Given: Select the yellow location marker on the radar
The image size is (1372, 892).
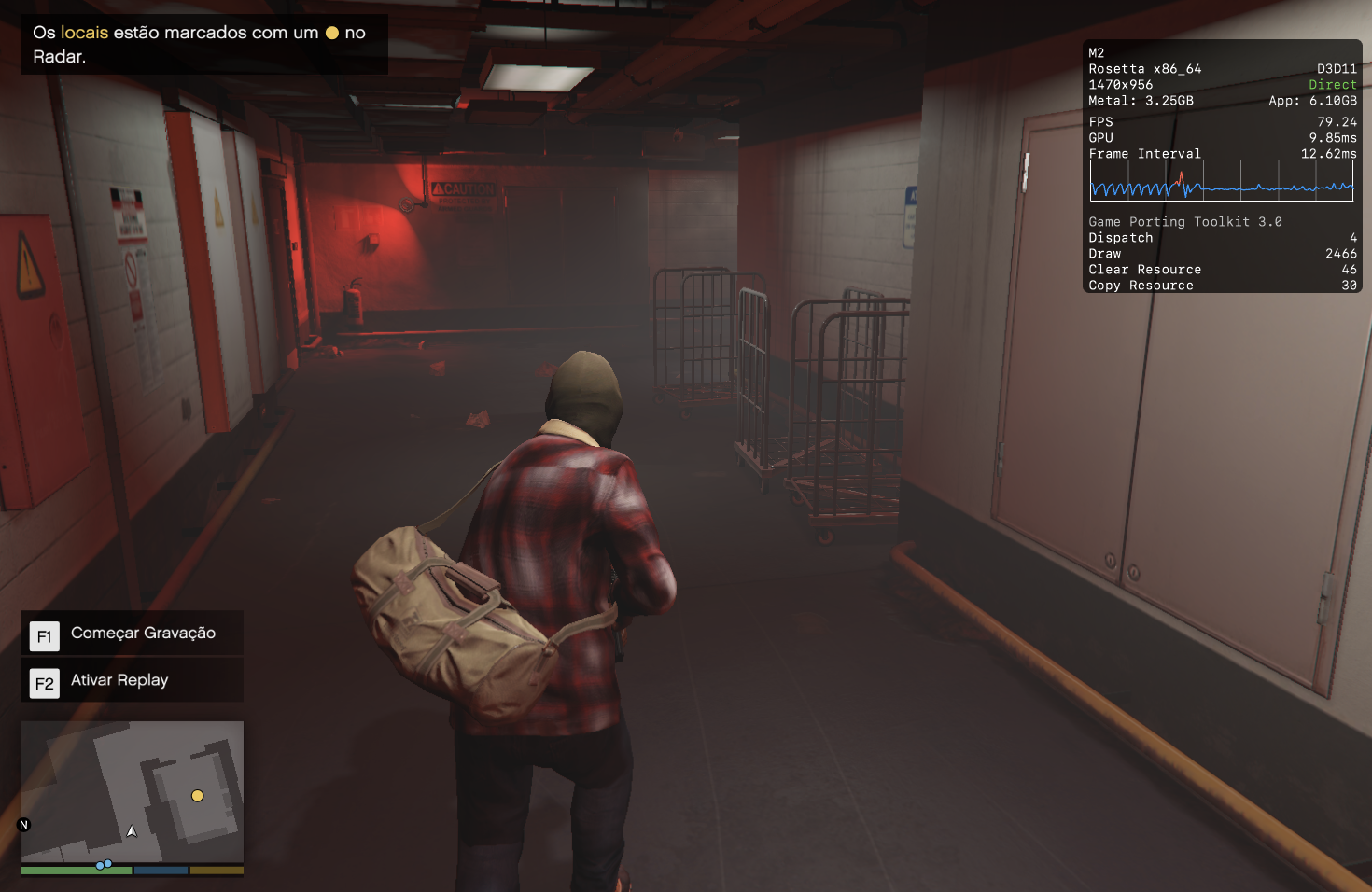Looking at the screenshot, I should coord(197,796).
